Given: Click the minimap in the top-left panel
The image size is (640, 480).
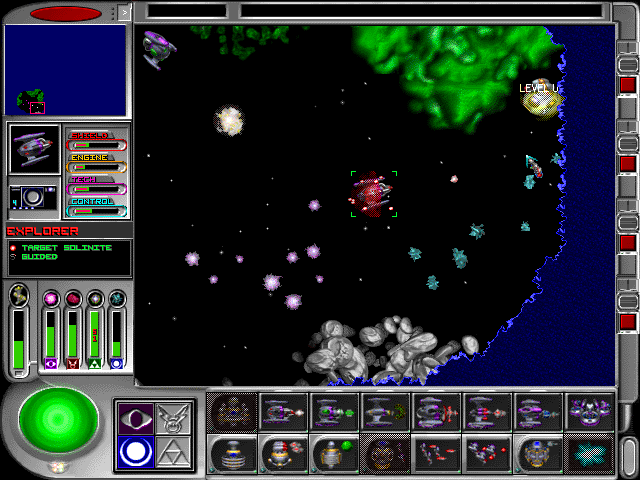Looking at the screenshot, I should (65, 69).
